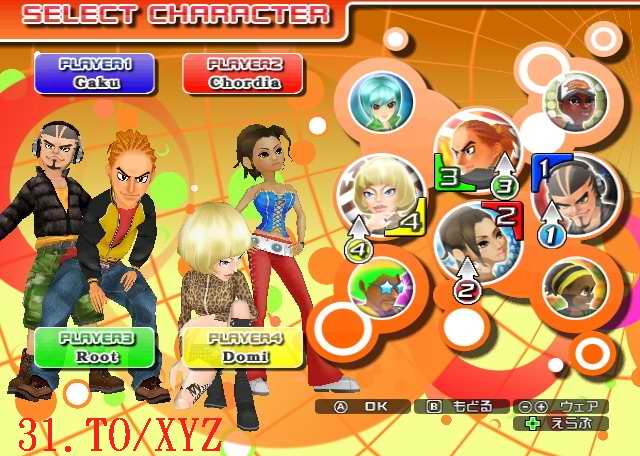Click the Player3 Root name panel

[95, 347]
